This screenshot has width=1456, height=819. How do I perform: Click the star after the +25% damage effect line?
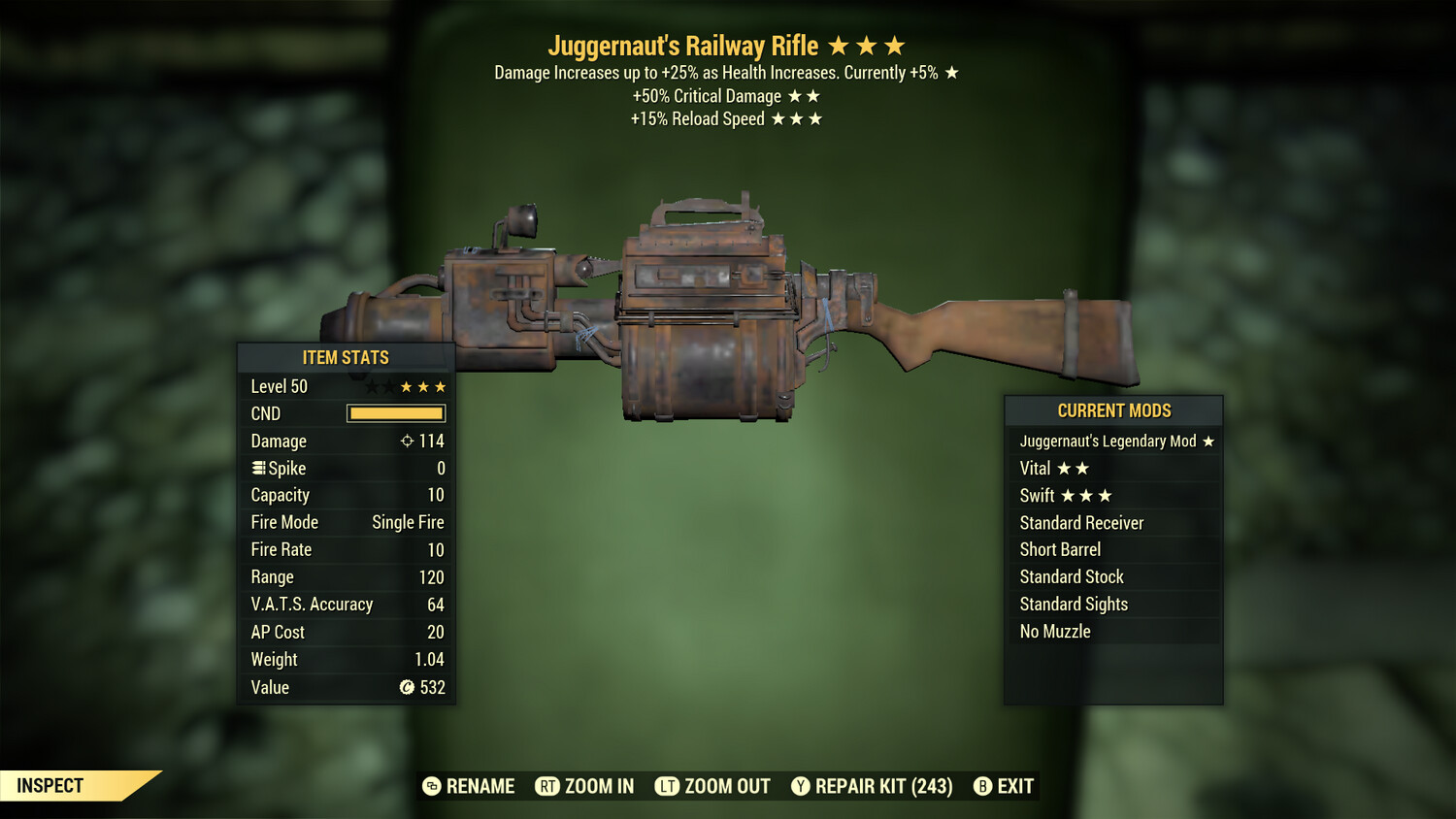[x=950, y=71]
